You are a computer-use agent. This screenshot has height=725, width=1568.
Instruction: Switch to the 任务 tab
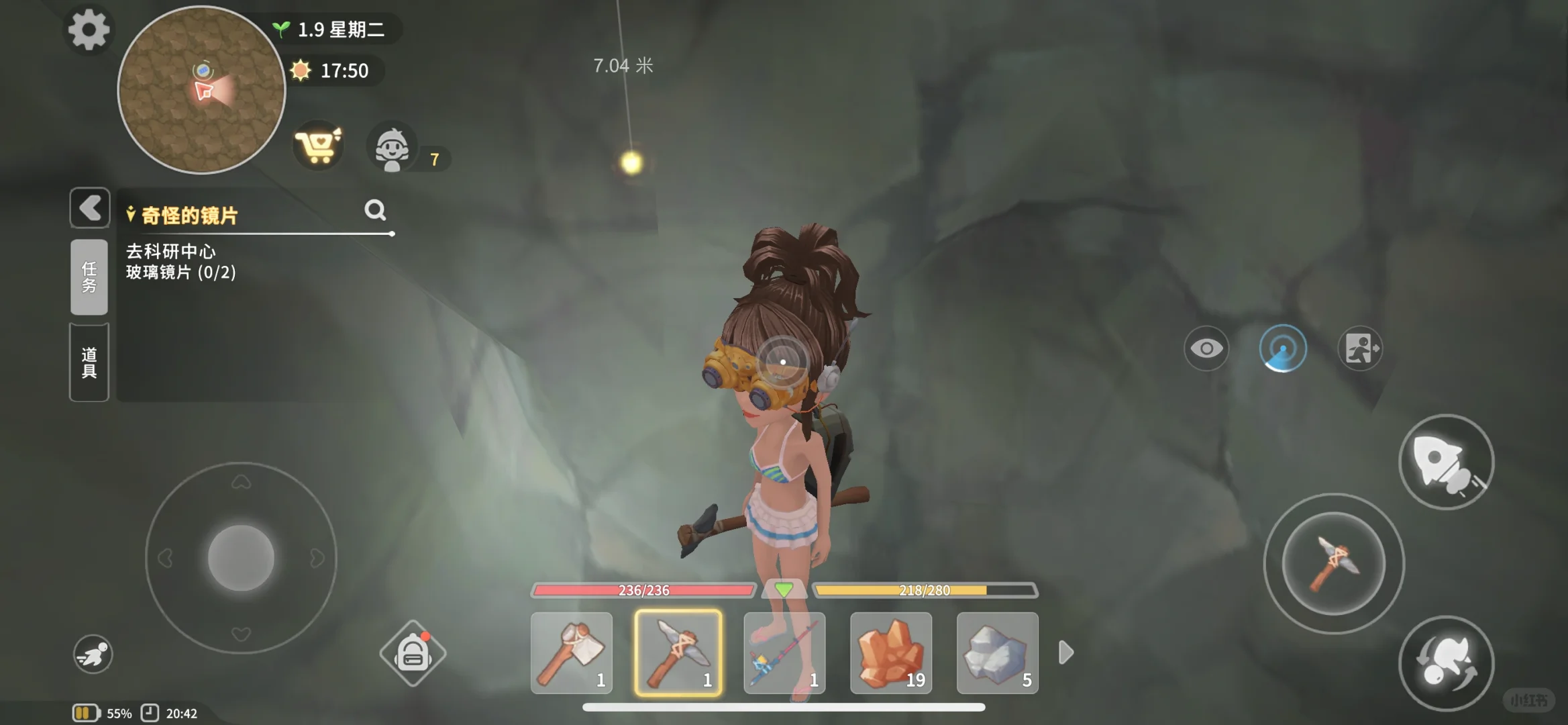pos(89,277)
